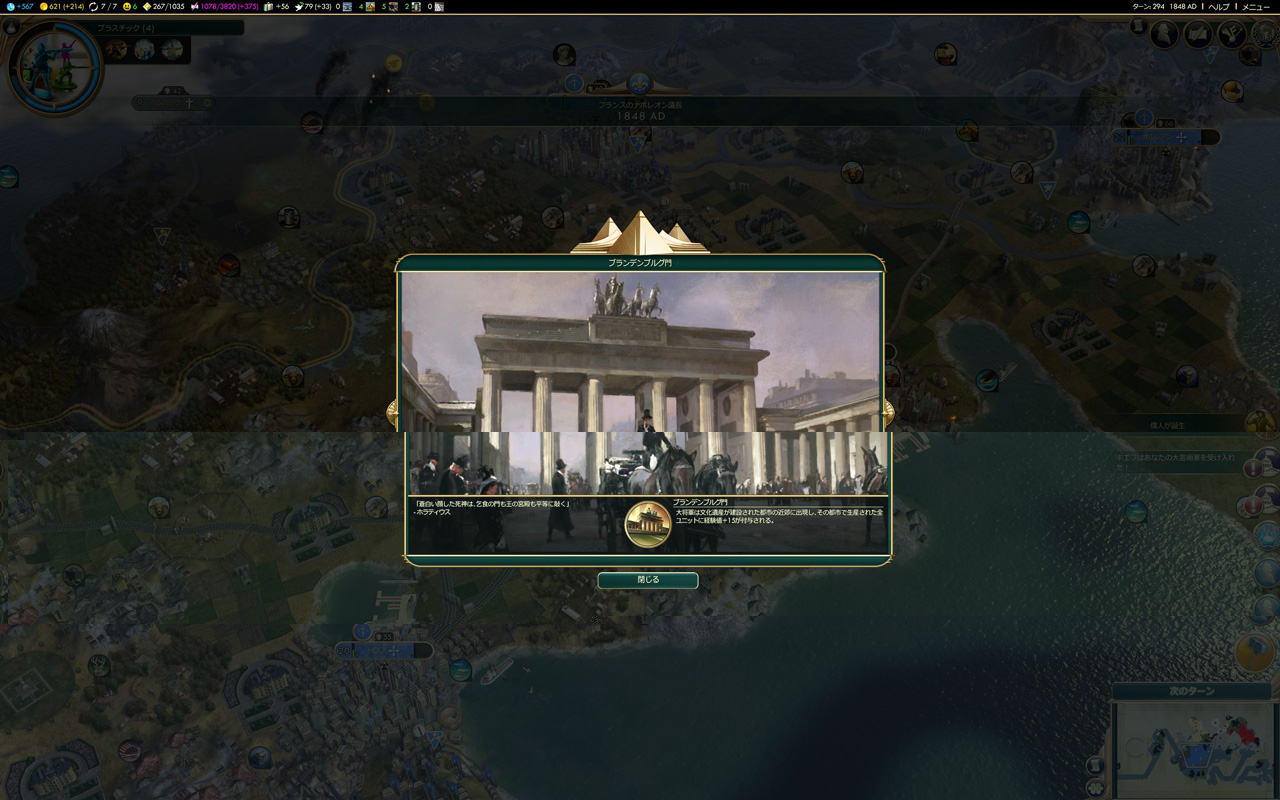Open the メニュー option

1255,8
